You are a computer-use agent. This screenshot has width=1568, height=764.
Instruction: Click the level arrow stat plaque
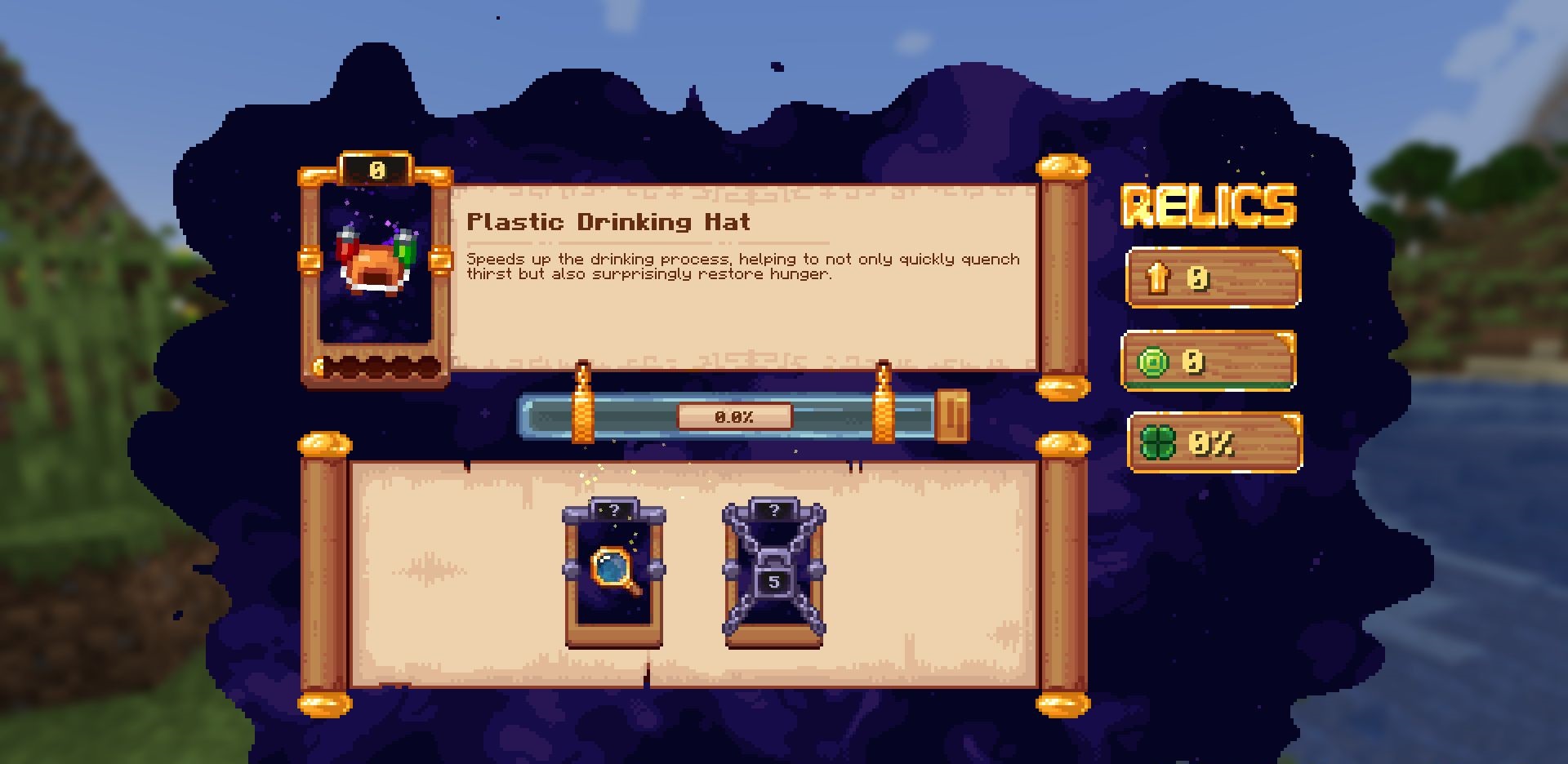1213,278
